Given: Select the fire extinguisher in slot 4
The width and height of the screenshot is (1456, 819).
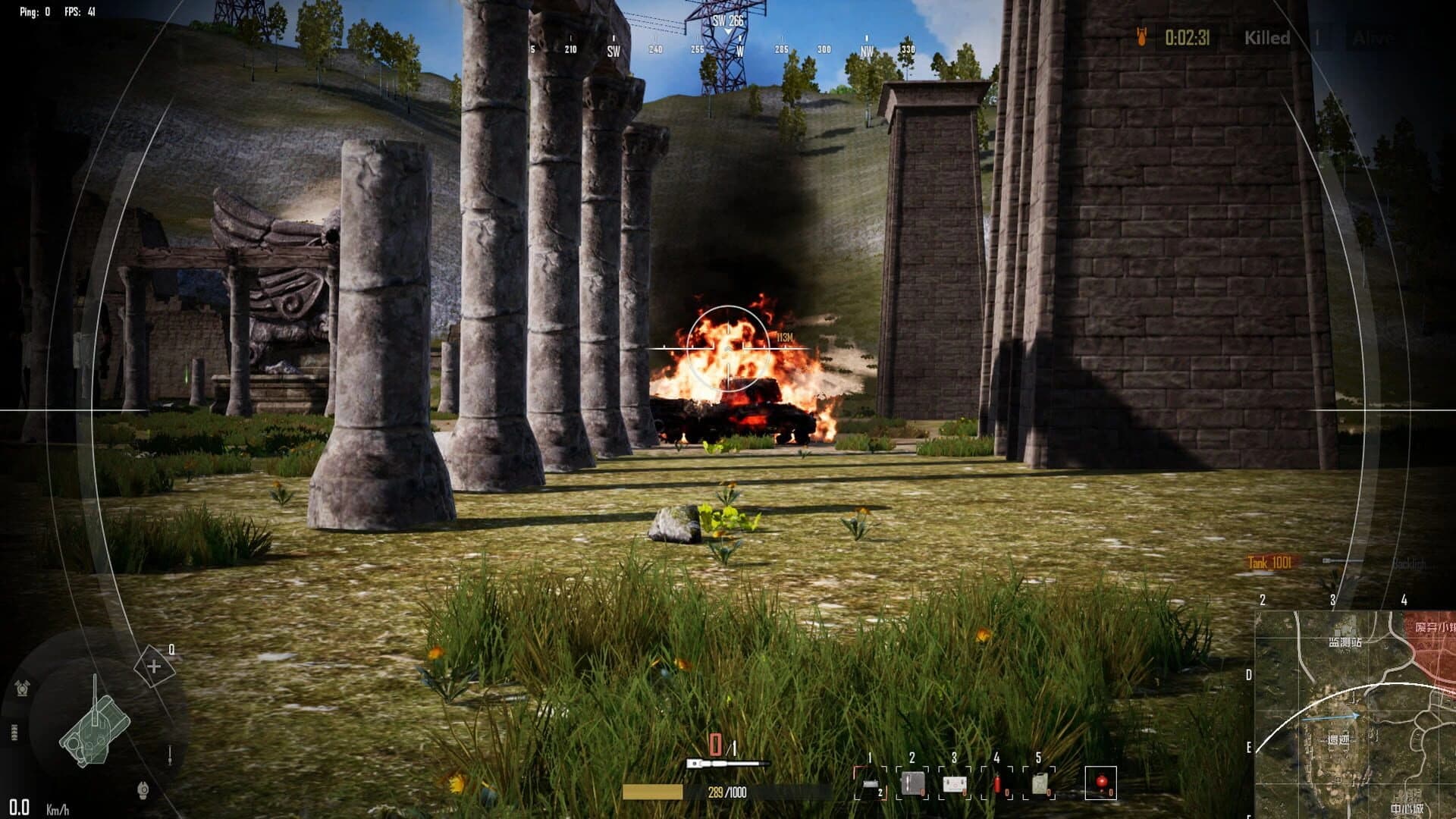Looking at the screenshot, I should tap(998, 783).
